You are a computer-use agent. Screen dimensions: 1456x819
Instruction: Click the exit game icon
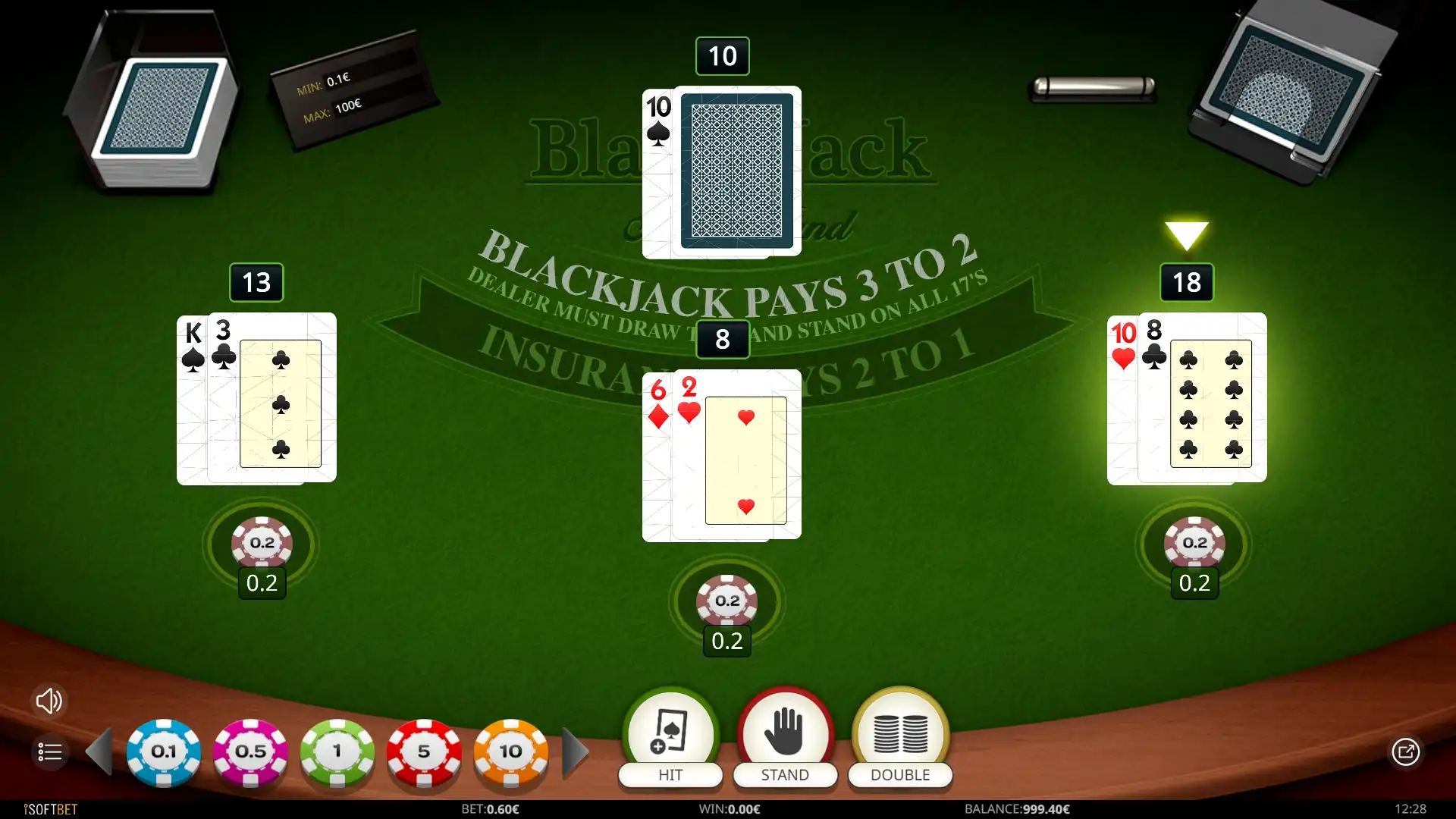coord(1405,752)
